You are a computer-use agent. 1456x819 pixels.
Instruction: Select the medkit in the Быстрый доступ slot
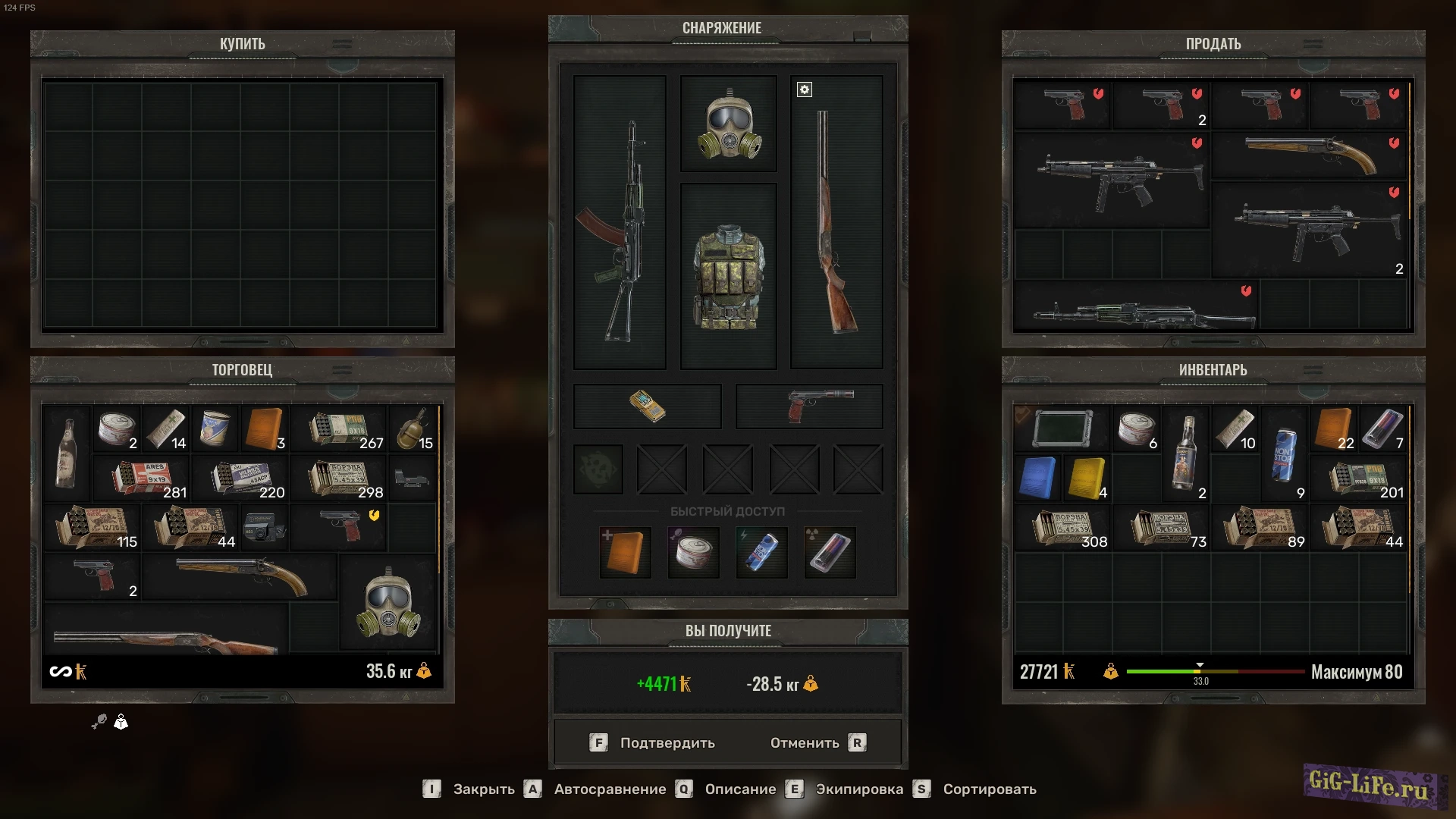tap(624, 552)
